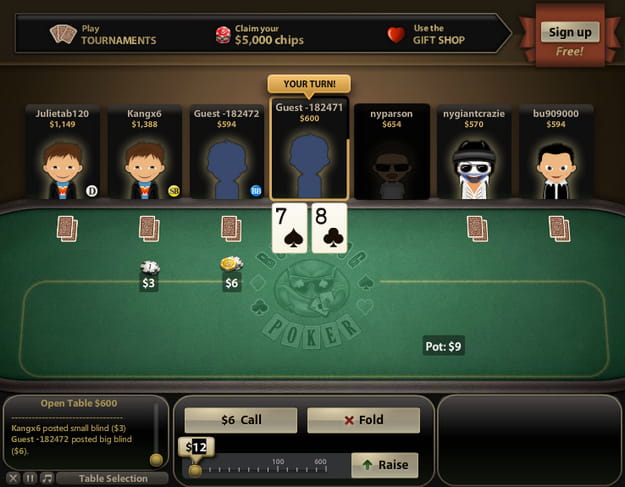The image size is (625, 487).
Task: Click the Sign up button
Action: (x=570, y=32)
